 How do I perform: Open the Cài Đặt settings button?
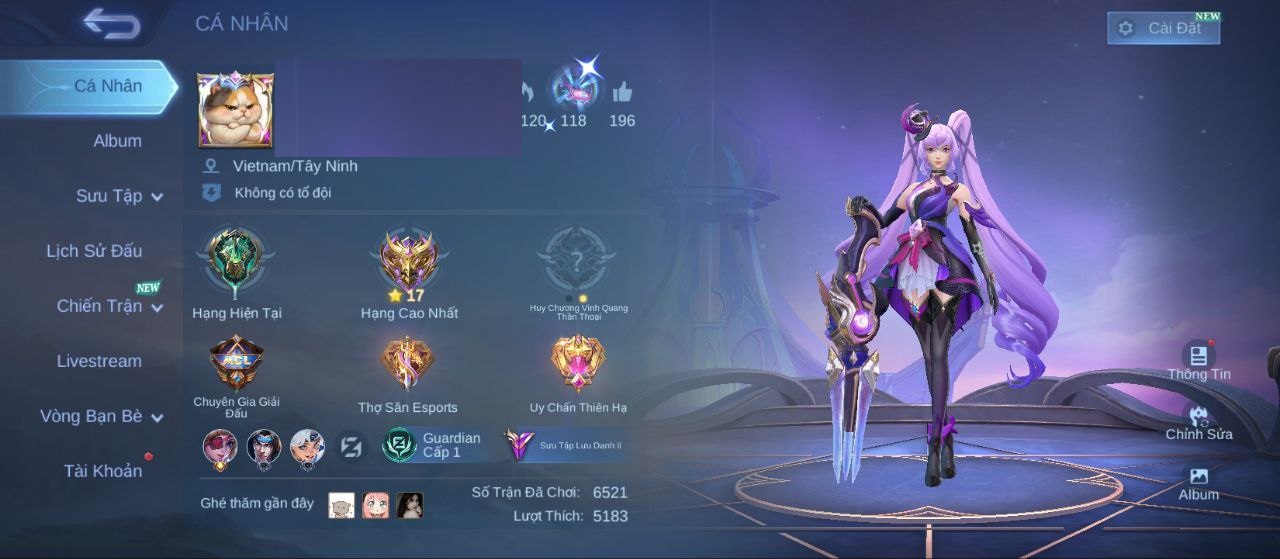(1163, 28)
